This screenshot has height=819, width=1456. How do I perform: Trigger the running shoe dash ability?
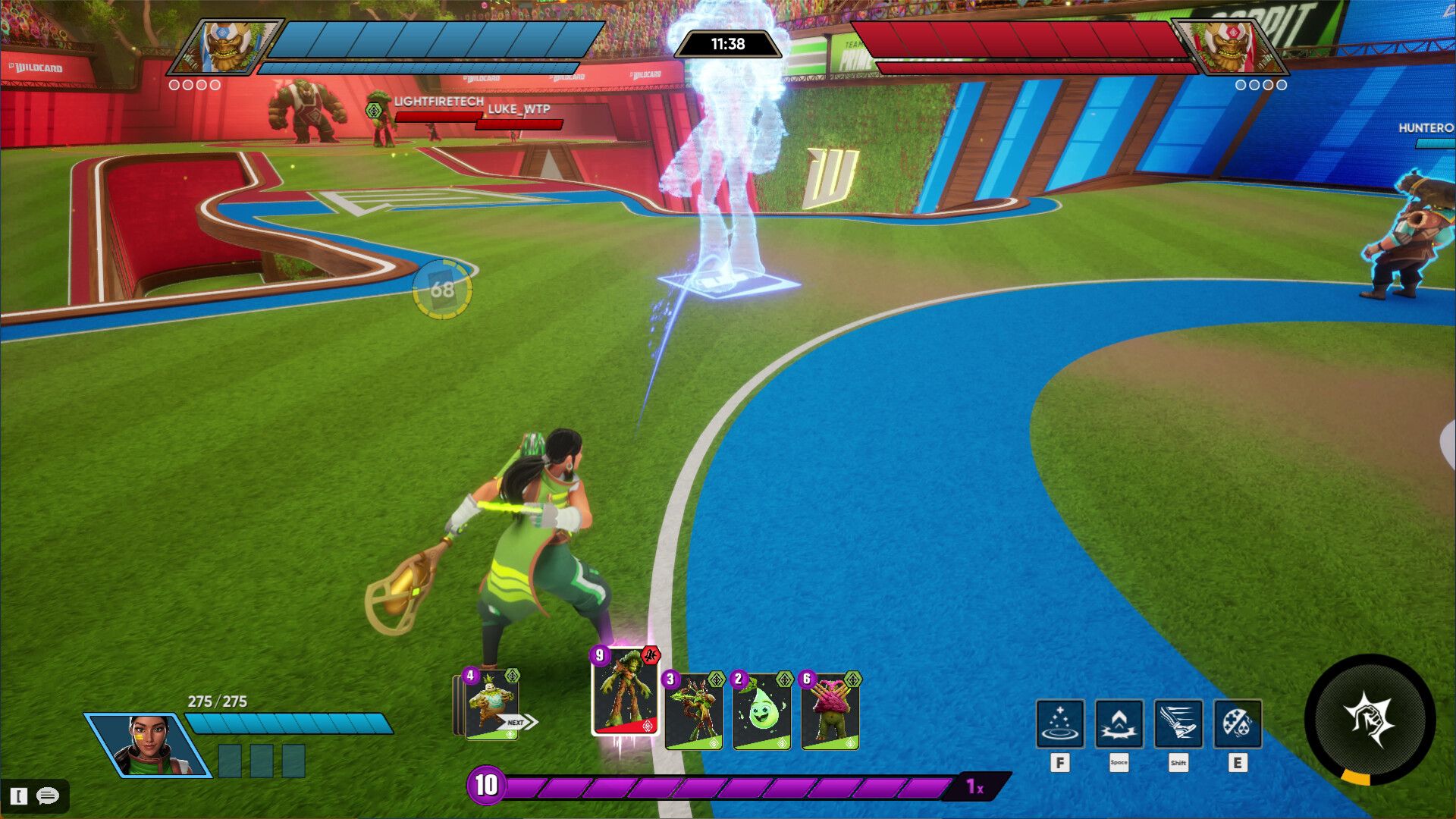[x=1178, y=723]
